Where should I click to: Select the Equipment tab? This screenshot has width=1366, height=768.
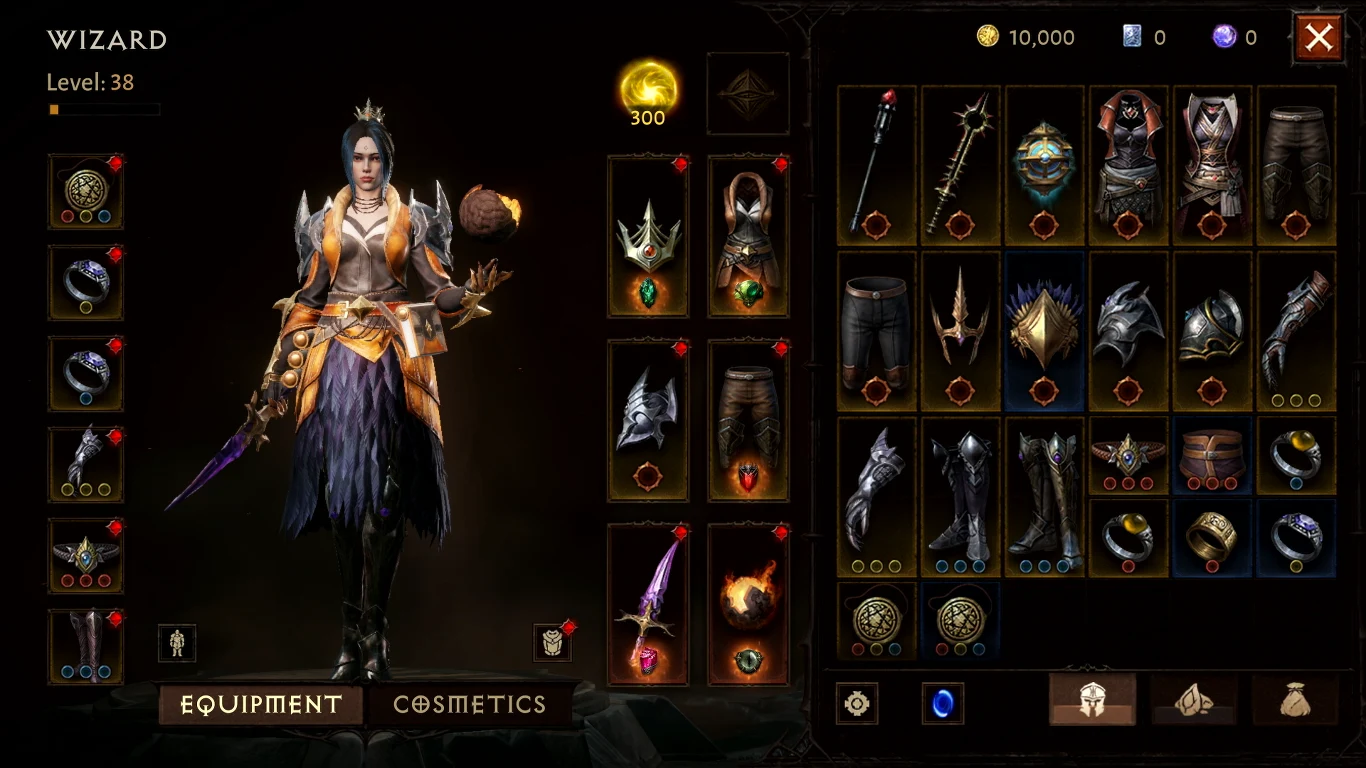260,704
